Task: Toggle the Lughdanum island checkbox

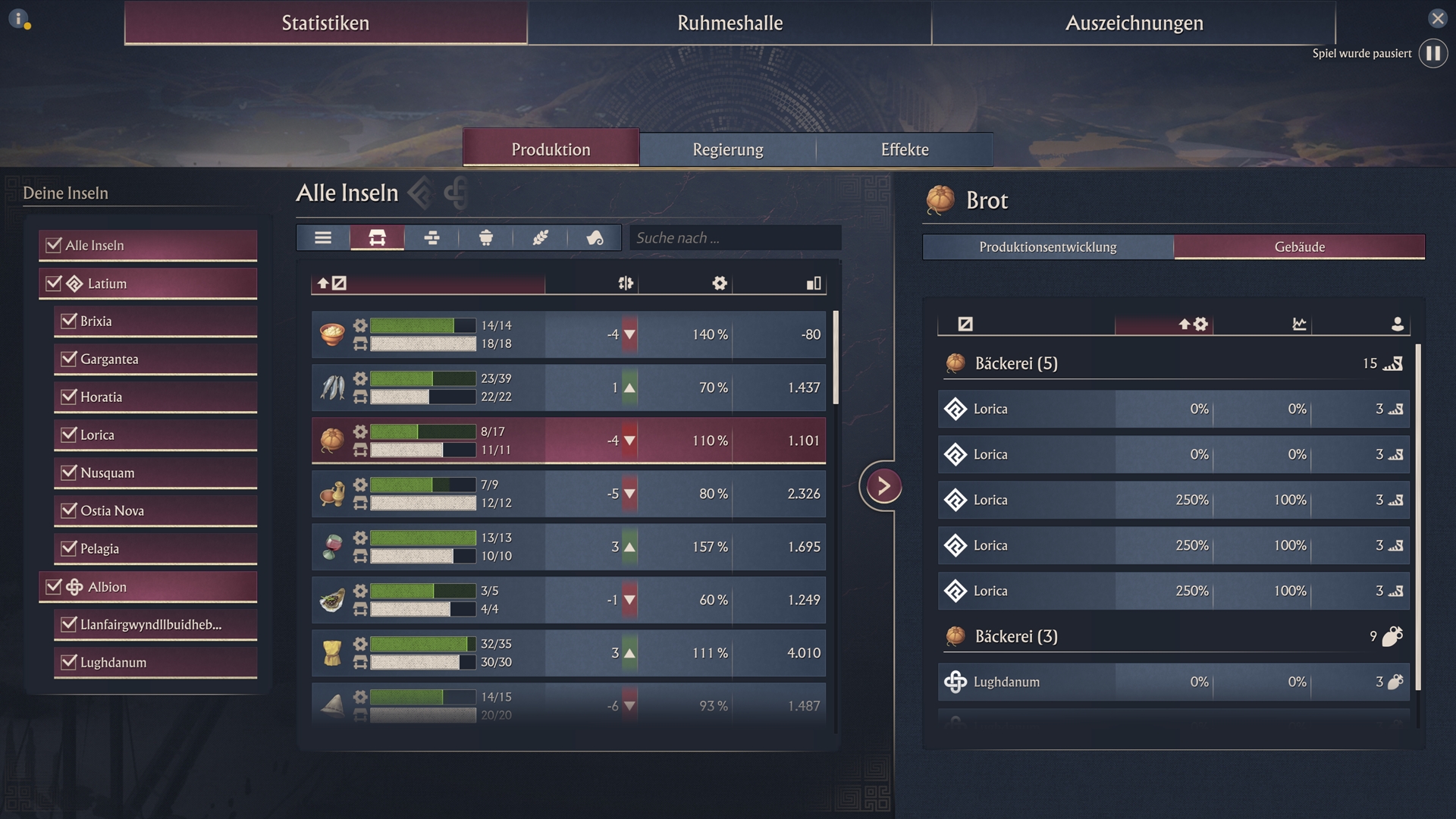Action: 69,662
